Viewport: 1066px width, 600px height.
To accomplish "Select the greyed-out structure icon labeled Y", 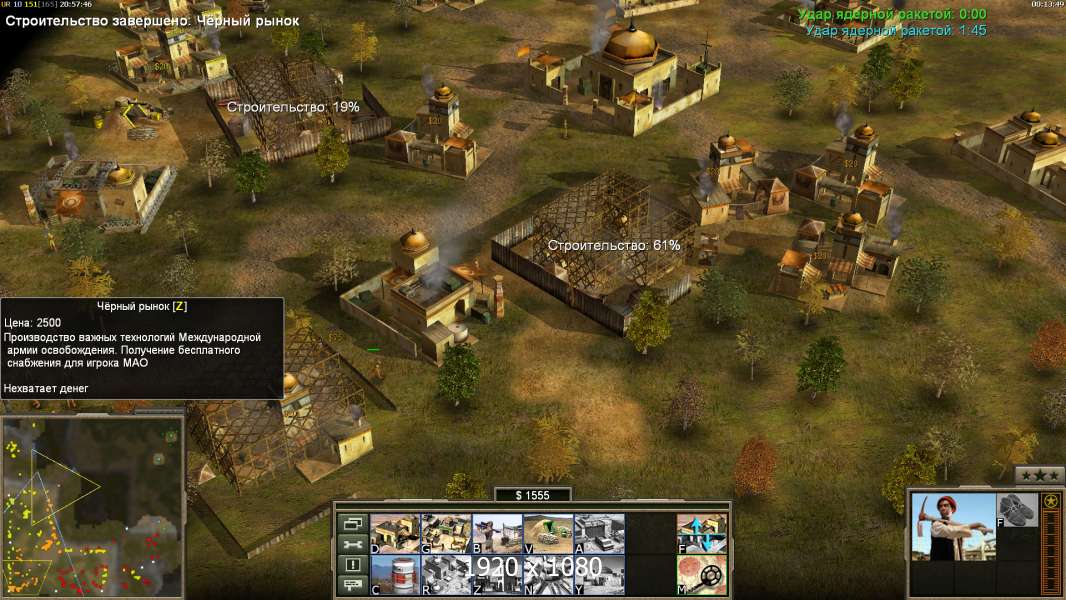I will (x=599, y=575).
